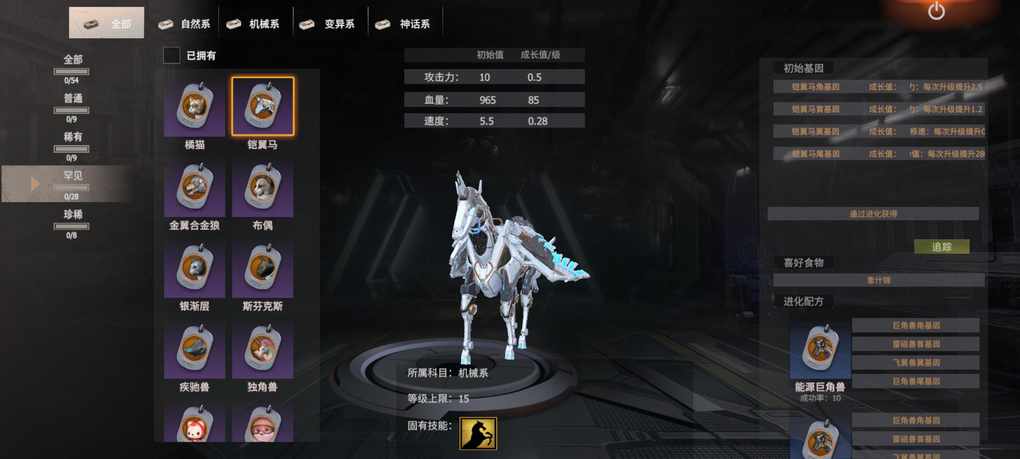Click the 追踪 button
The image size is (1020, 459).
click(941, 246)
